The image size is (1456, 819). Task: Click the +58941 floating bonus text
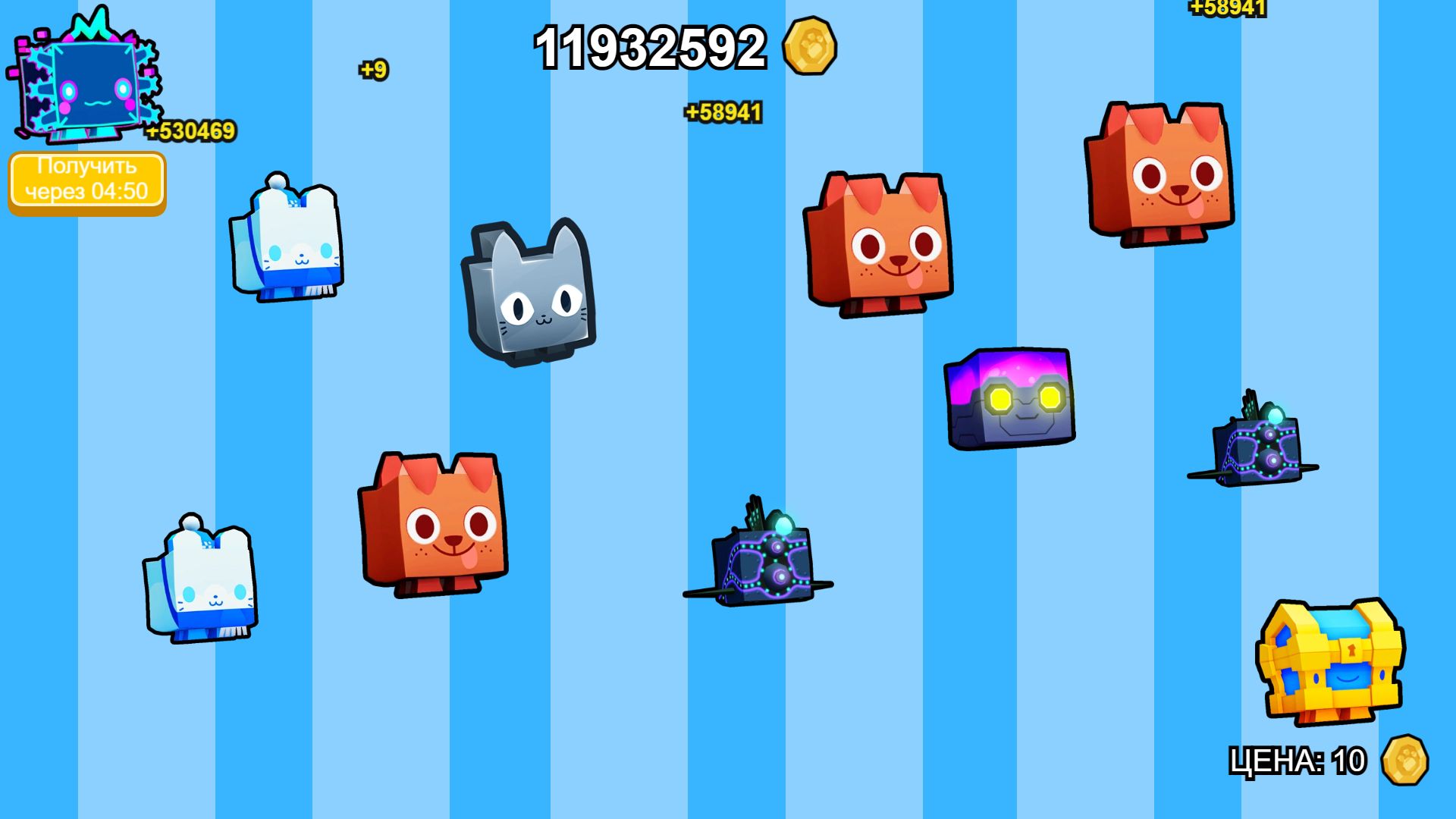coord(721,111)
